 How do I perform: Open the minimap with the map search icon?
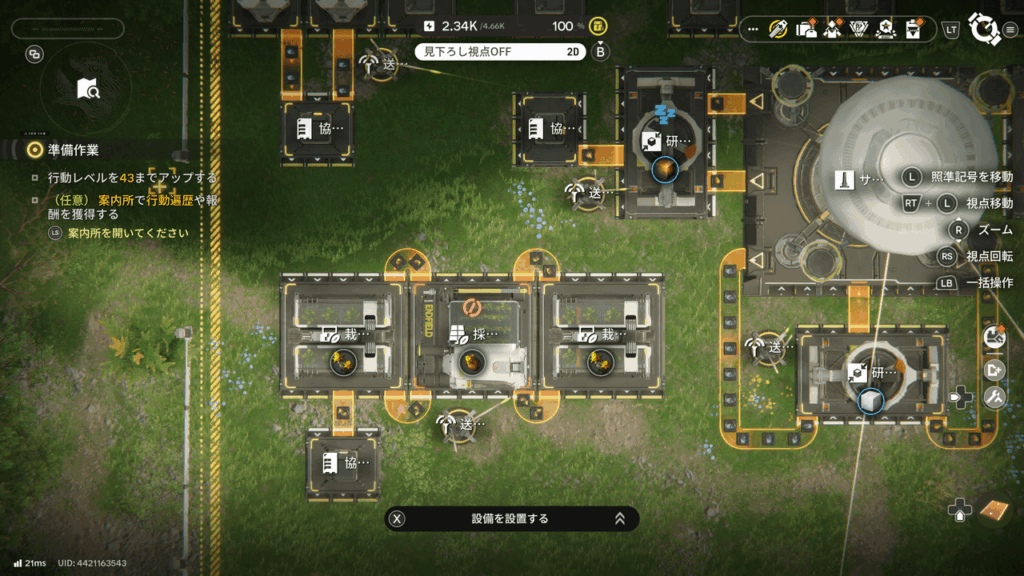pos(88,90)
